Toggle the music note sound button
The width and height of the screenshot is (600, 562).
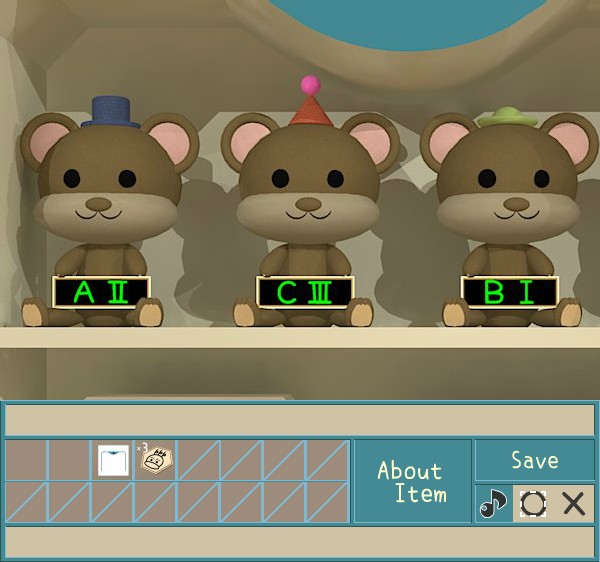click(x=492, y=503)
